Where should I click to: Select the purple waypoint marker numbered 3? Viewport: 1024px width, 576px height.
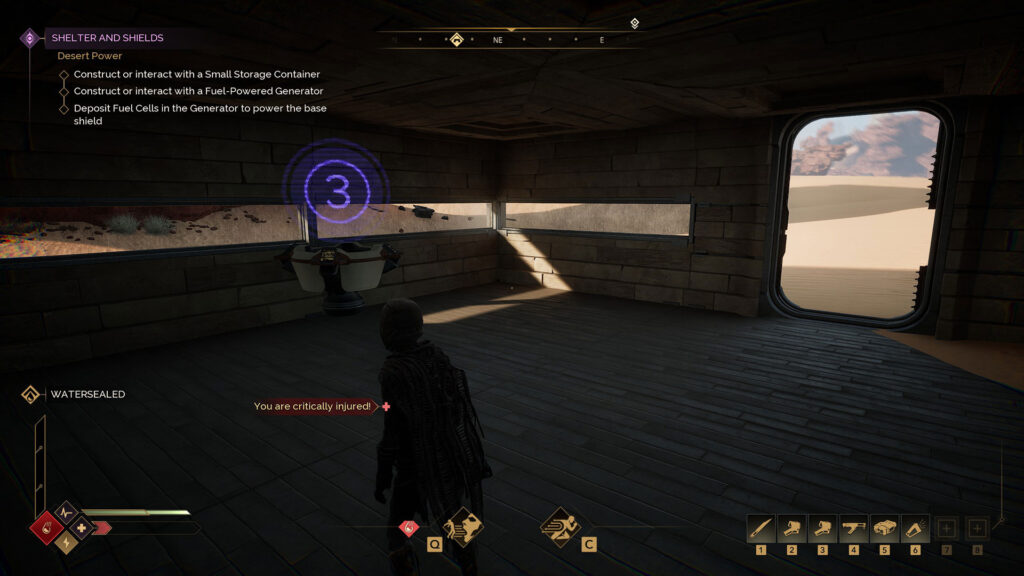click(335, 185)
